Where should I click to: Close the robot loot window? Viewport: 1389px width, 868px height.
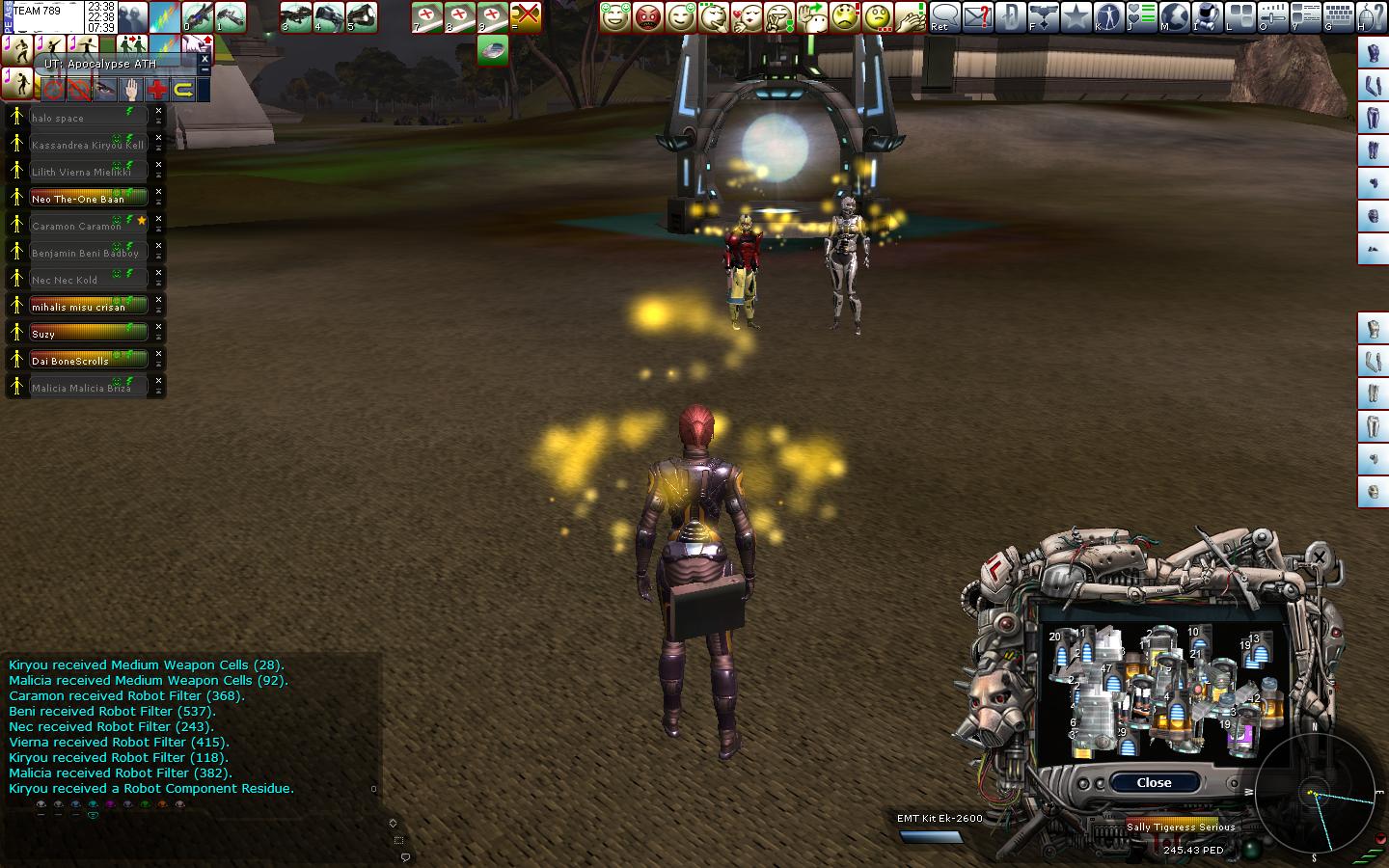pos(1153,782)
